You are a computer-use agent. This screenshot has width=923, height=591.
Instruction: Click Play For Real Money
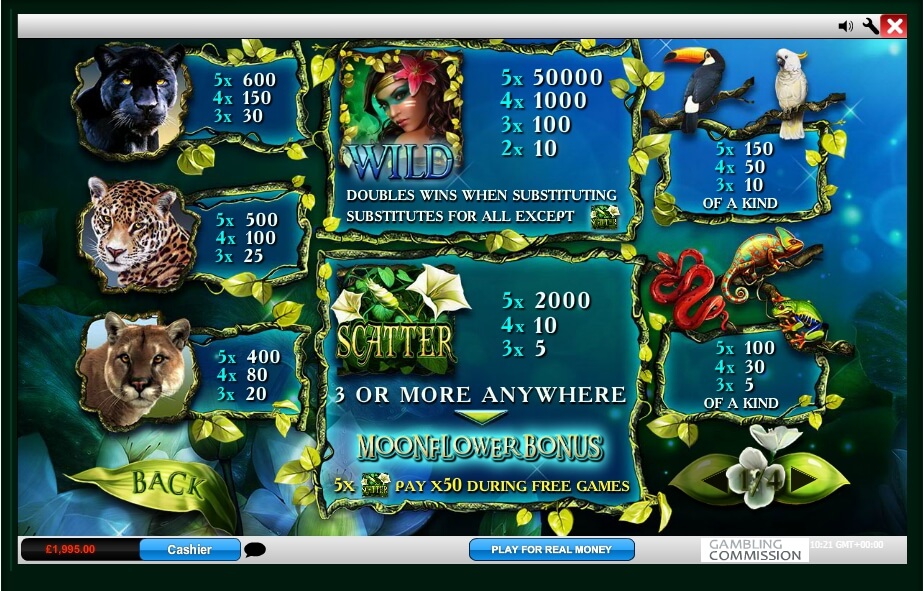(552, 549)
